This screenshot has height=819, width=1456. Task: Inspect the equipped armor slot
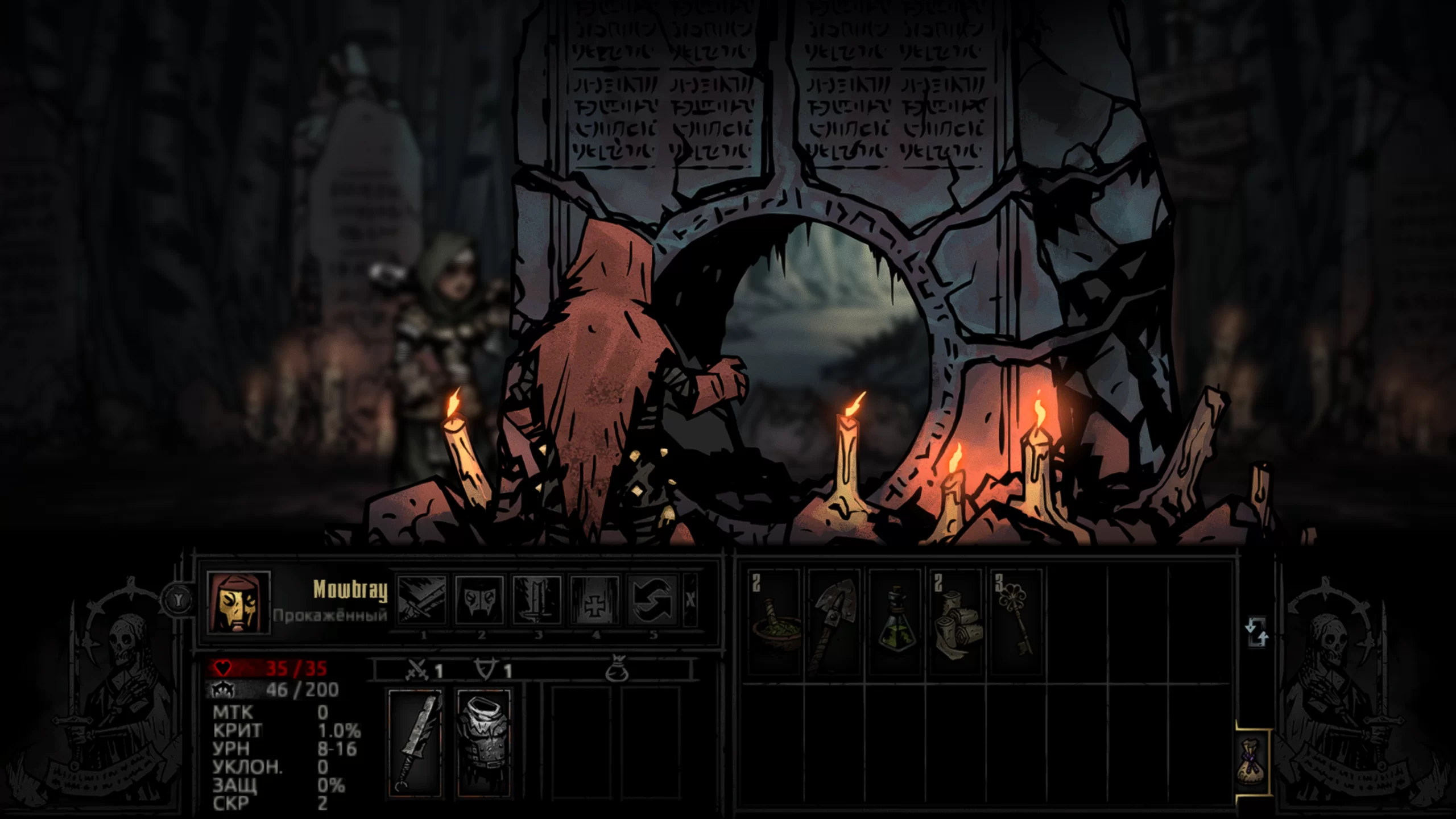click(483, 742)
